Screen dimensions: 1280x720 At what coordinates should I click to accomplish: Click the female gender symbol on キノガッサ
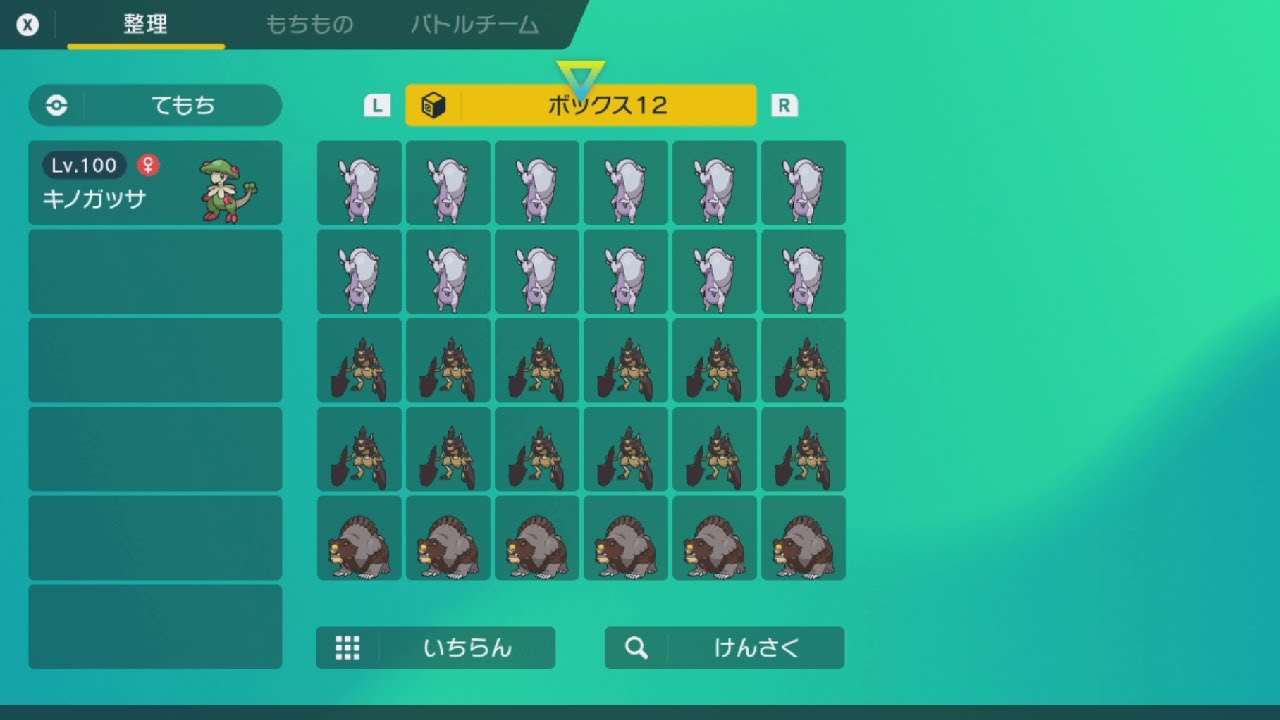point(150,165)
